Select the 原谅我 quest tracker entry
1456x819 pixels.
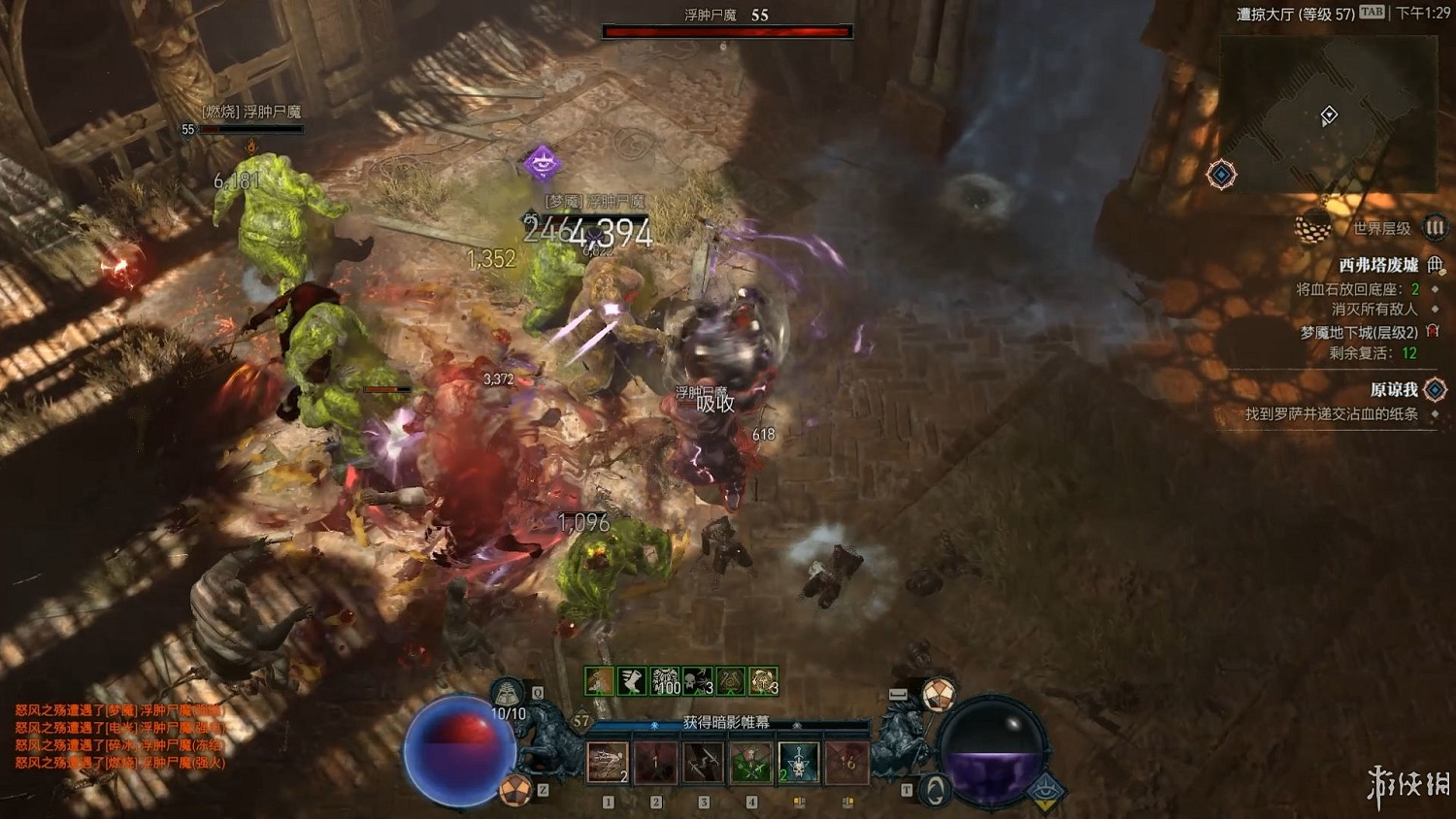[x=1394, y=390]
